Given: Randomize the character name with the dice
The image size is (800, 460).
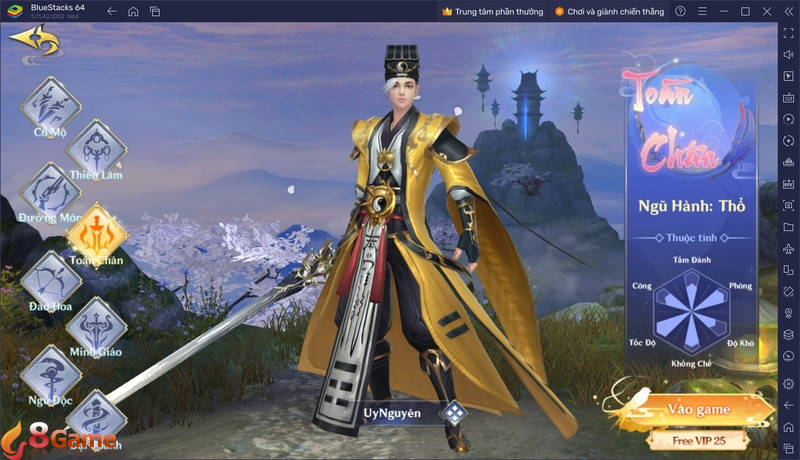Looking at the screenshot, I should 455,412.
